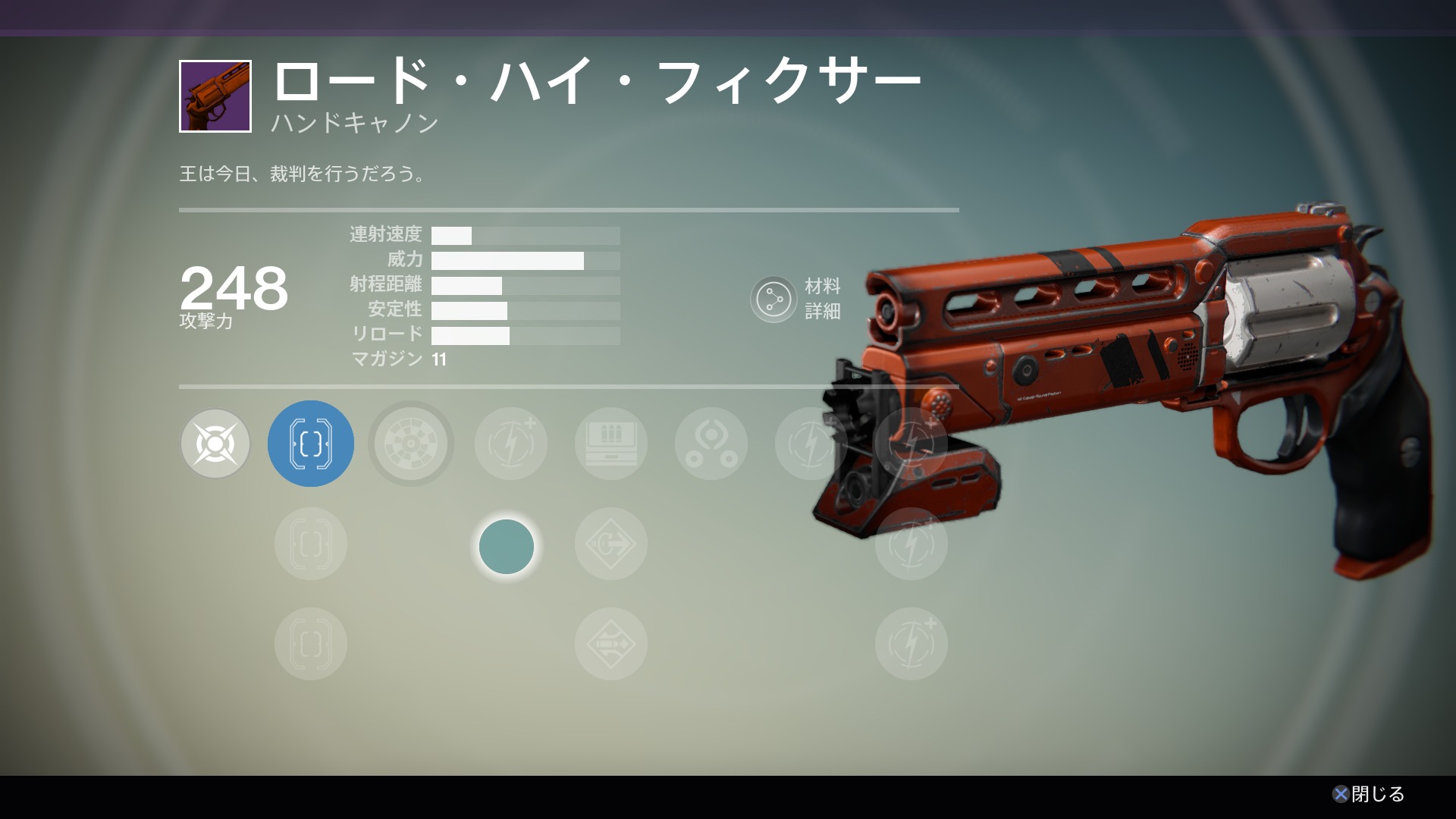Activate the round dartboard-pattern perk node
The width and height of the screenshot is (1456, 819).
tap(411, 444)
